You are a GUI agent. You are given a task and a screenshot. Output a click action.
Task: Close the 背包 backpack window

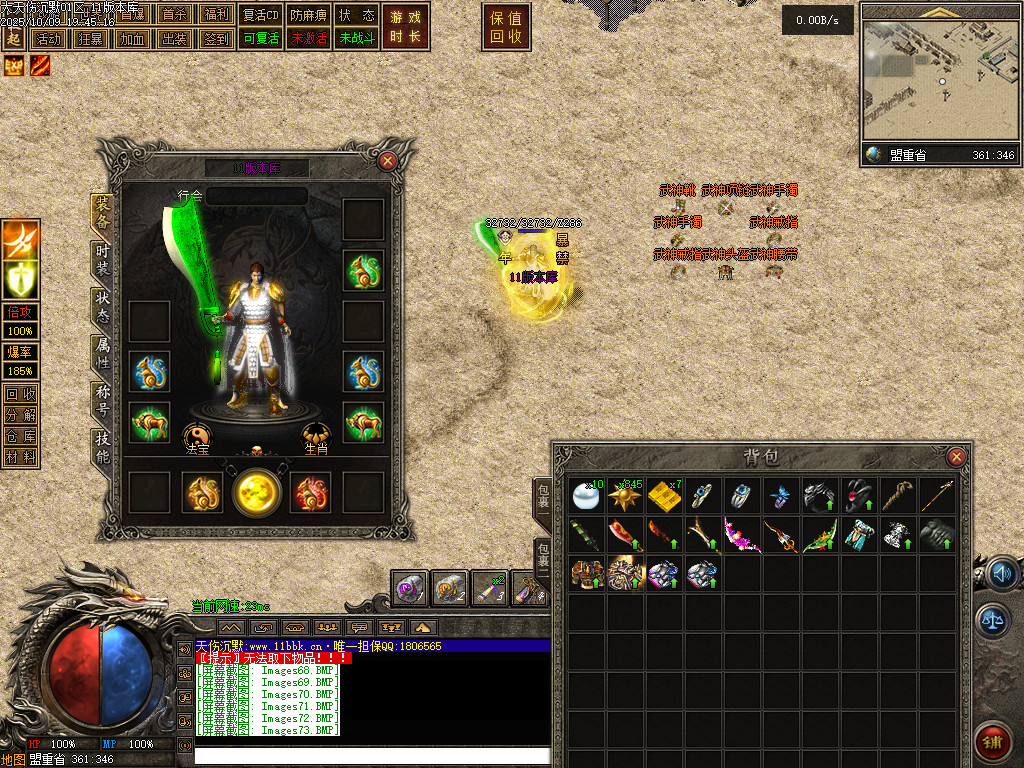(957, 457)
